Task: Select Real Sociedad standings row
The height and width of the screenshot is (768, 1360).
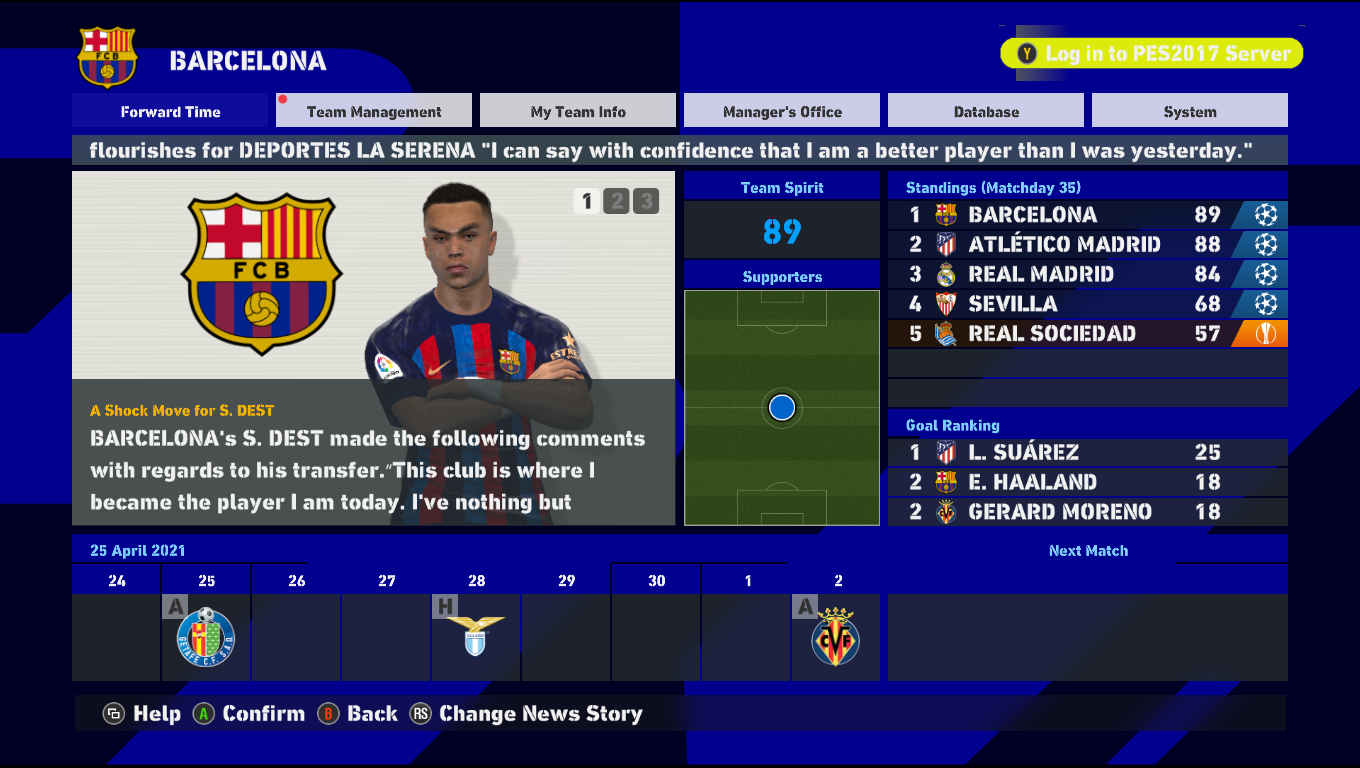Action: [1087, 334]
